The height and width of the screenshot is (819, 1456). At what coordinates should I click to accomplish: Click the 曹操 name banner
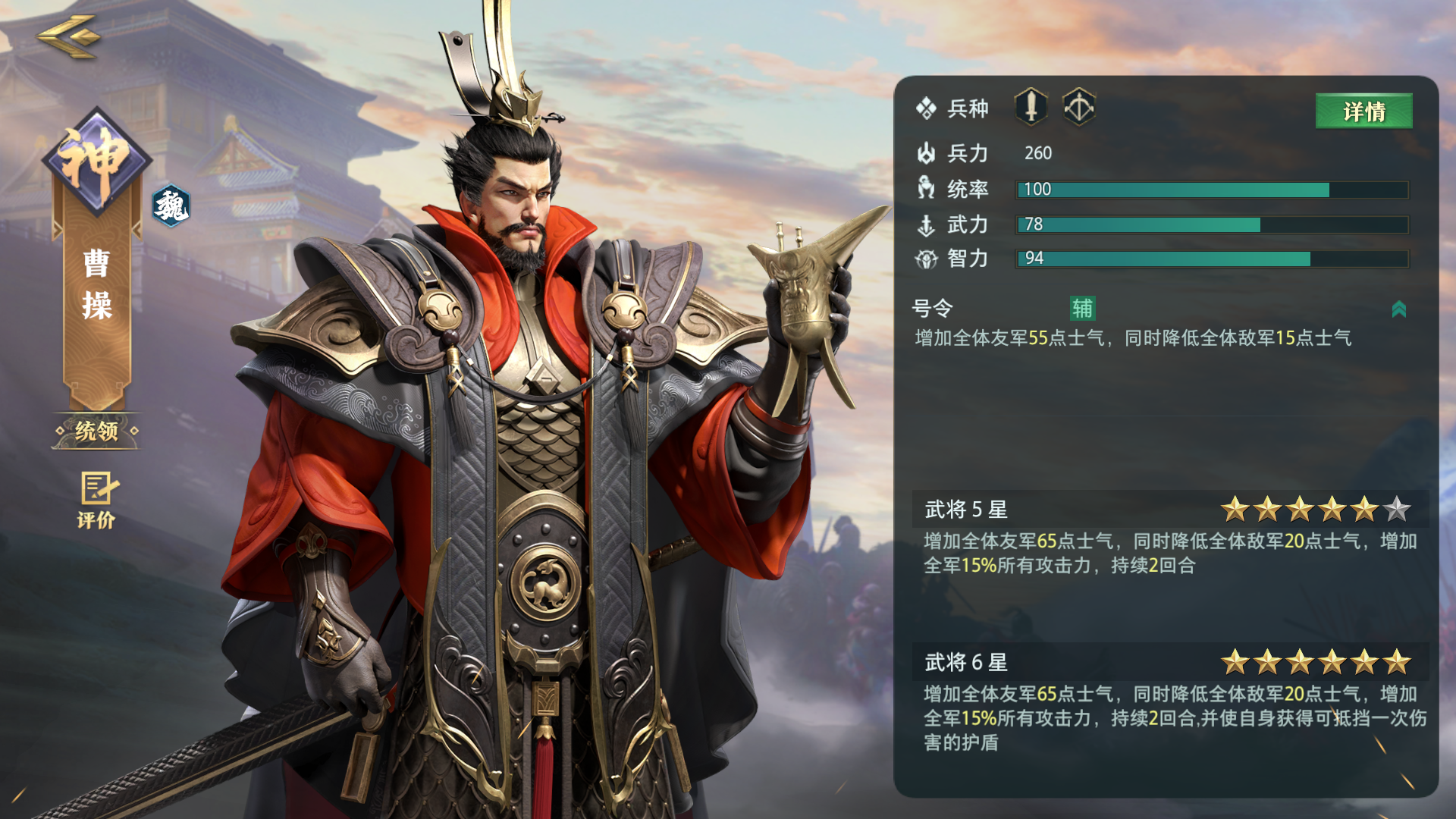click(x=97, y=284)
